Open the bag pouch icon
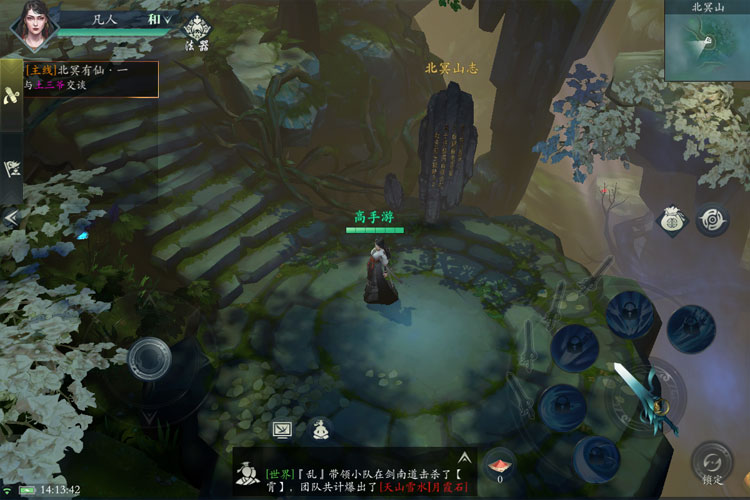 click(670, 221)
